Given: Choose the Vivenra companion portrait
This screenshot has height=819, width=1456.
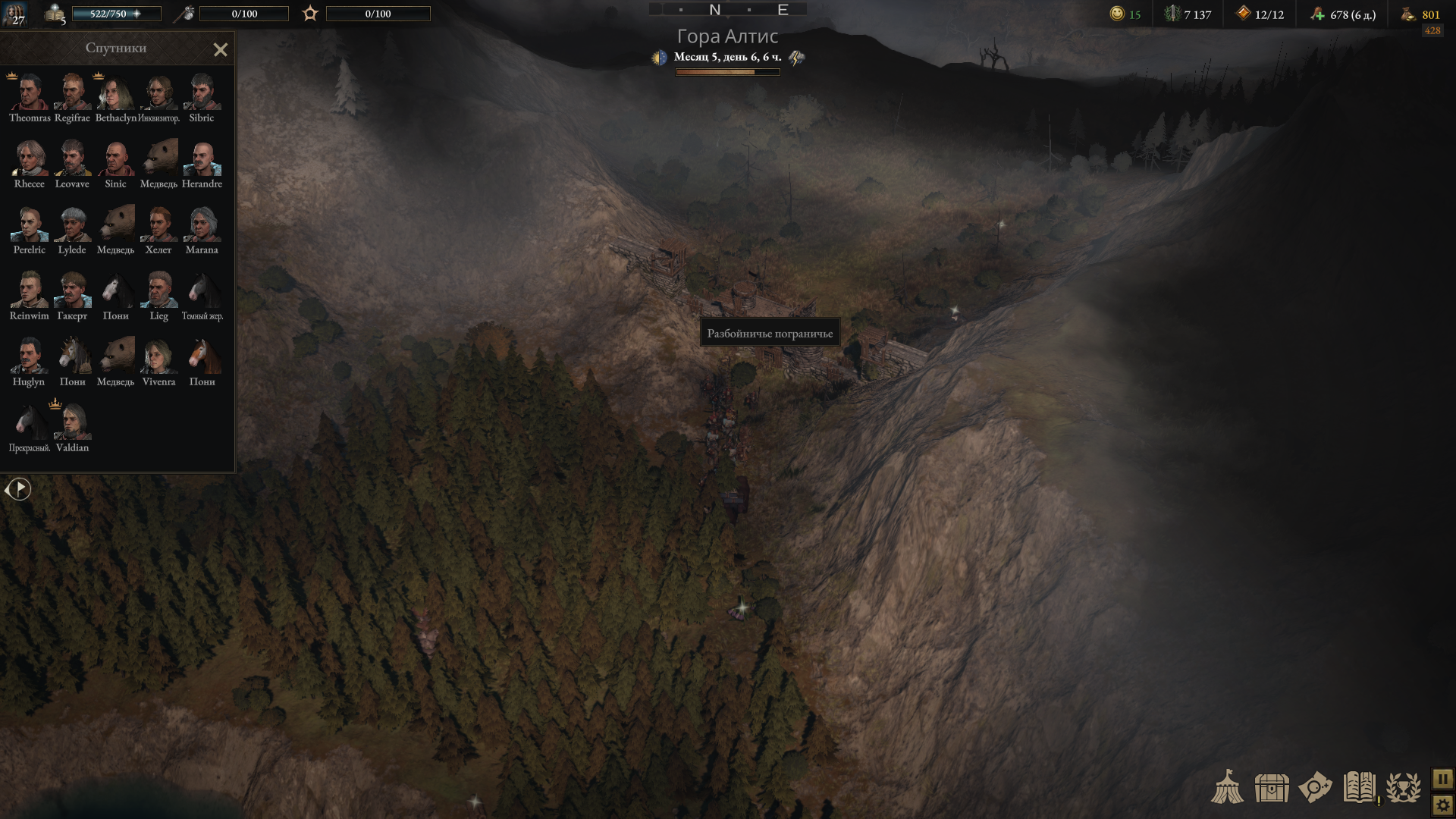Looking at the screenshot, I should tap(158, 356).
